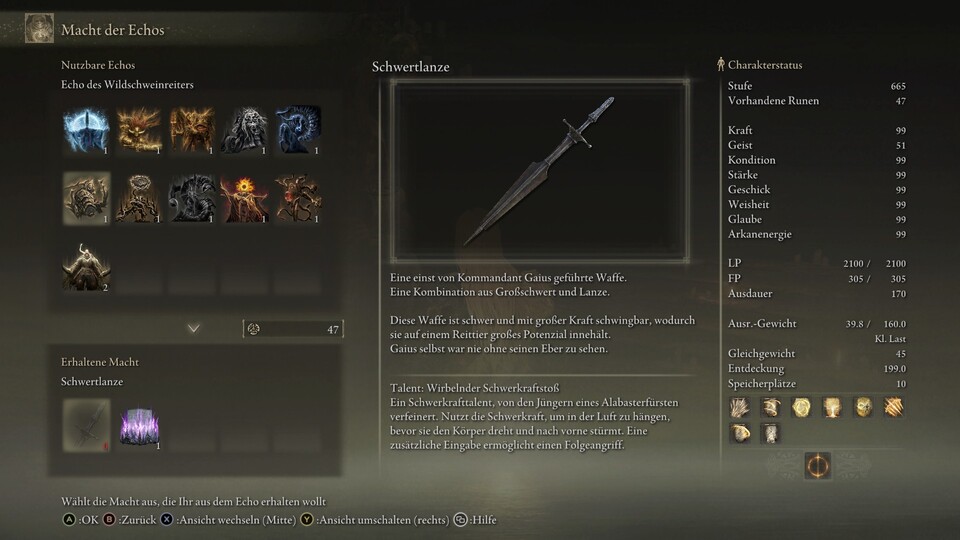This screenshot has height=540, width=960.
Task: Select the horned figure echo with count 2
Action: point(86,267)
